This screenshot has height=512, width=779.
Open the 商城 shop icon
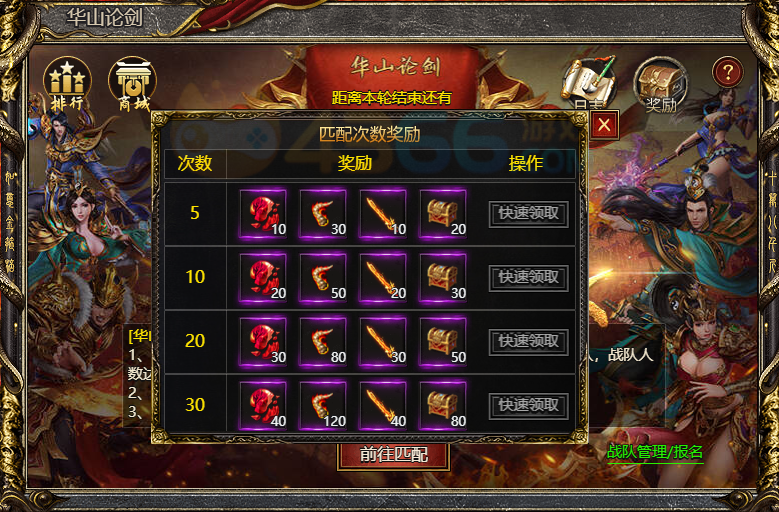coord(132,84)
